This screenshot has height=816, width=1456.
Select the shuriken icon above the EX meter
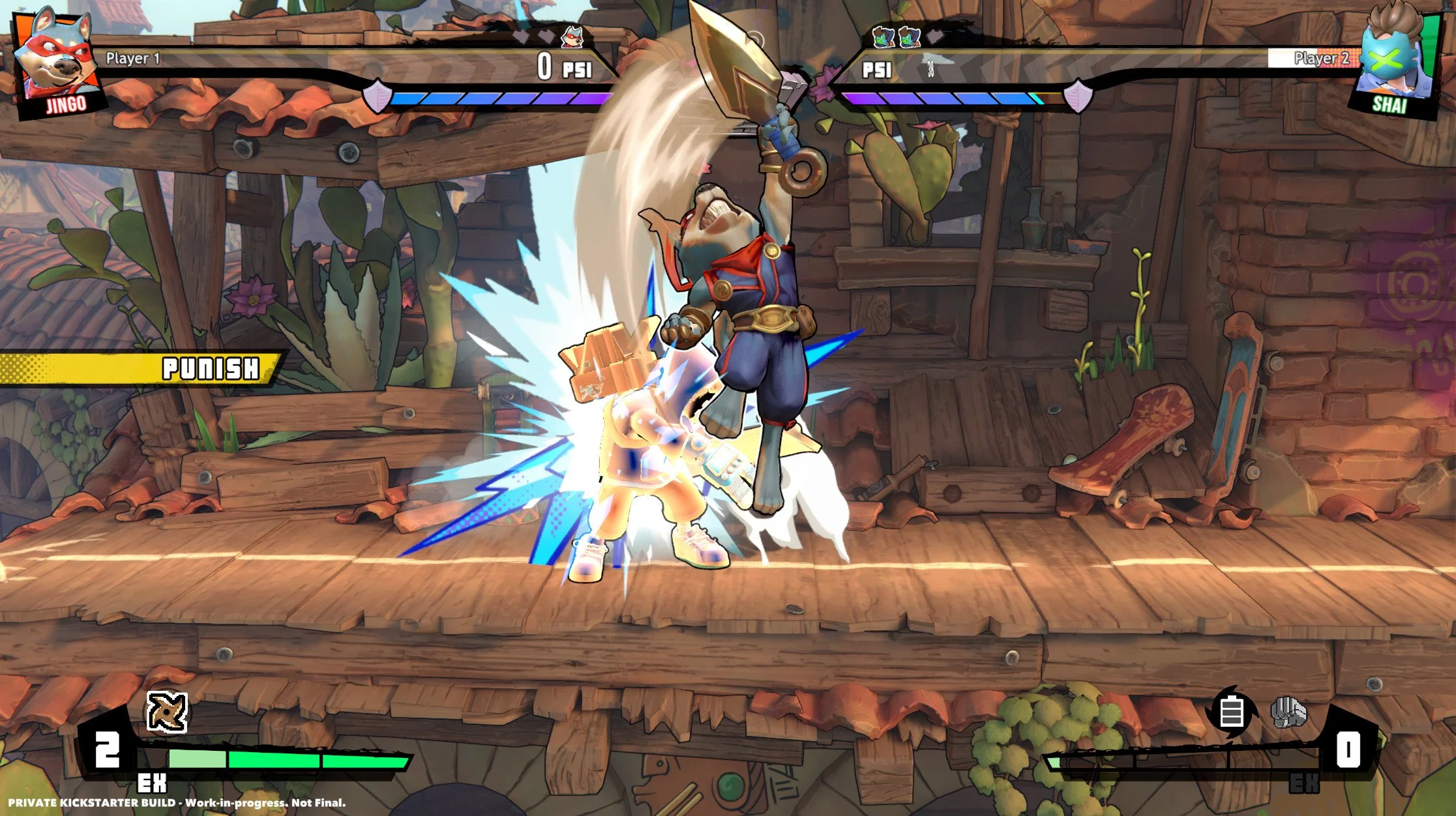(167, 712)
